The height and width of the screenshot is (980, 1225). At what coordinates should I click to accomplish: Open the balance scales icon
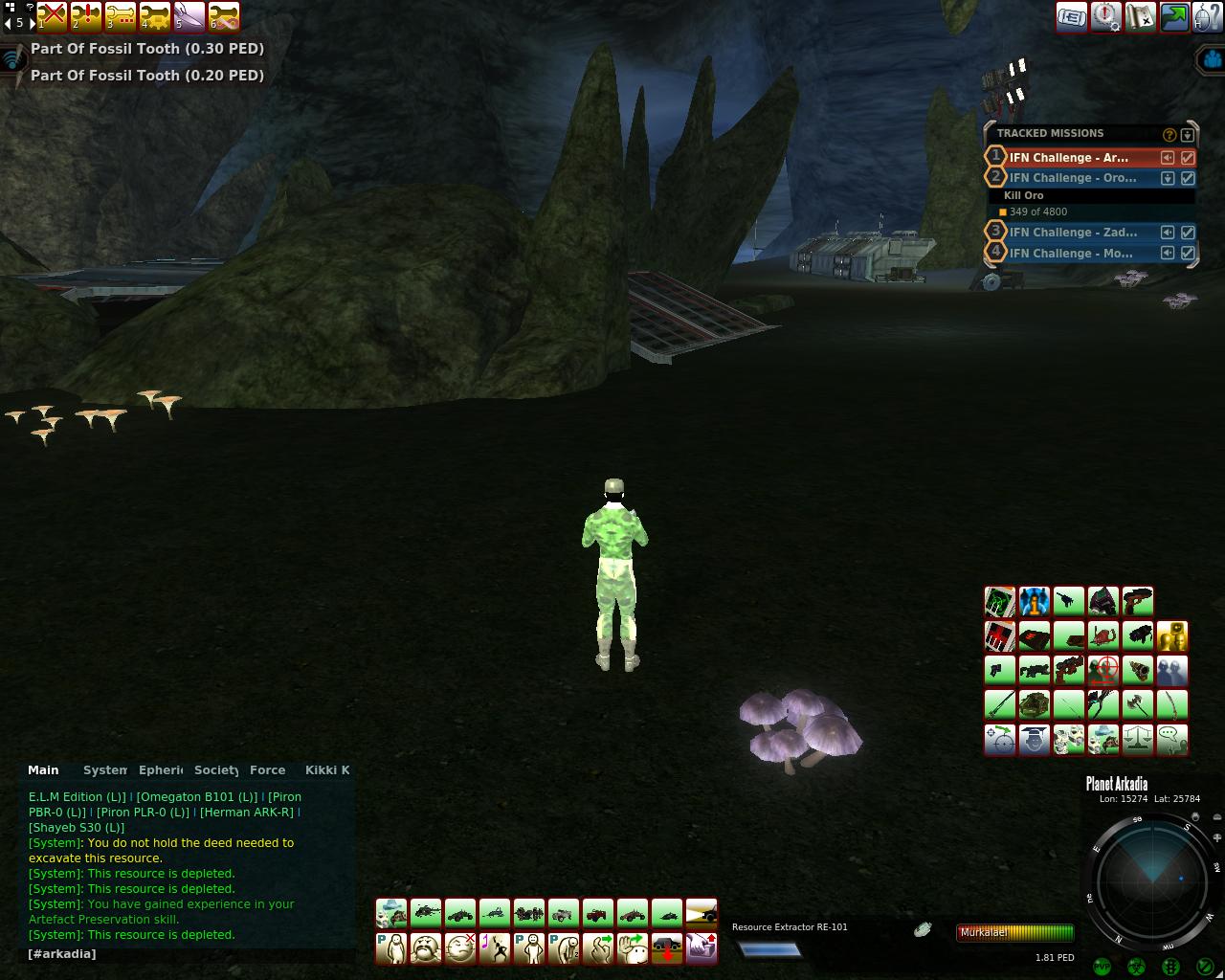tap(1138, 739)
